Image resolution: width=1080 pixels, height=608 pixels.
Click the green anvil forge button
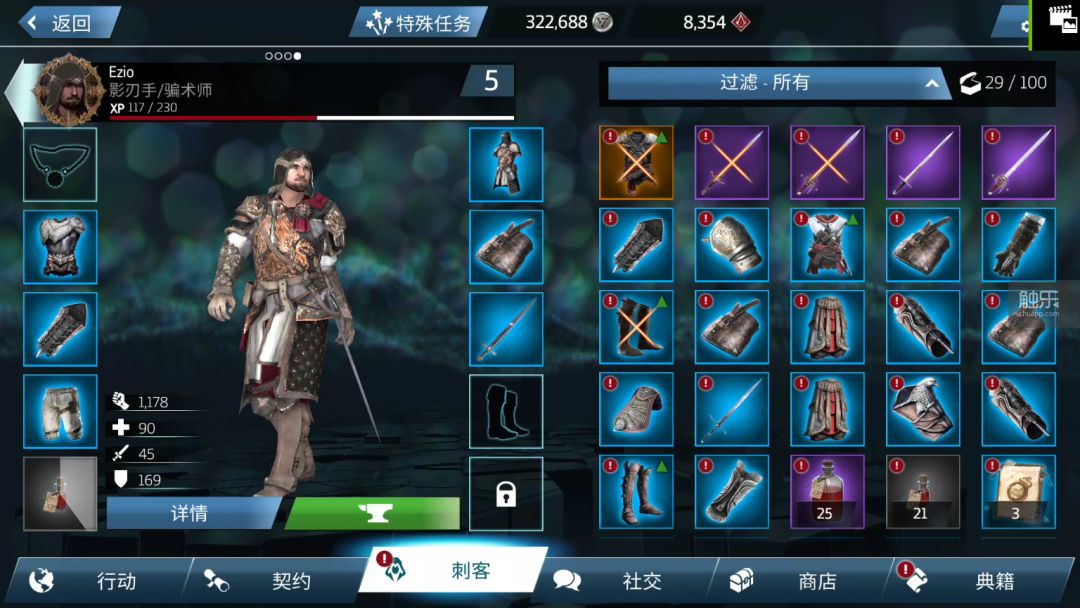click(372, 513)
